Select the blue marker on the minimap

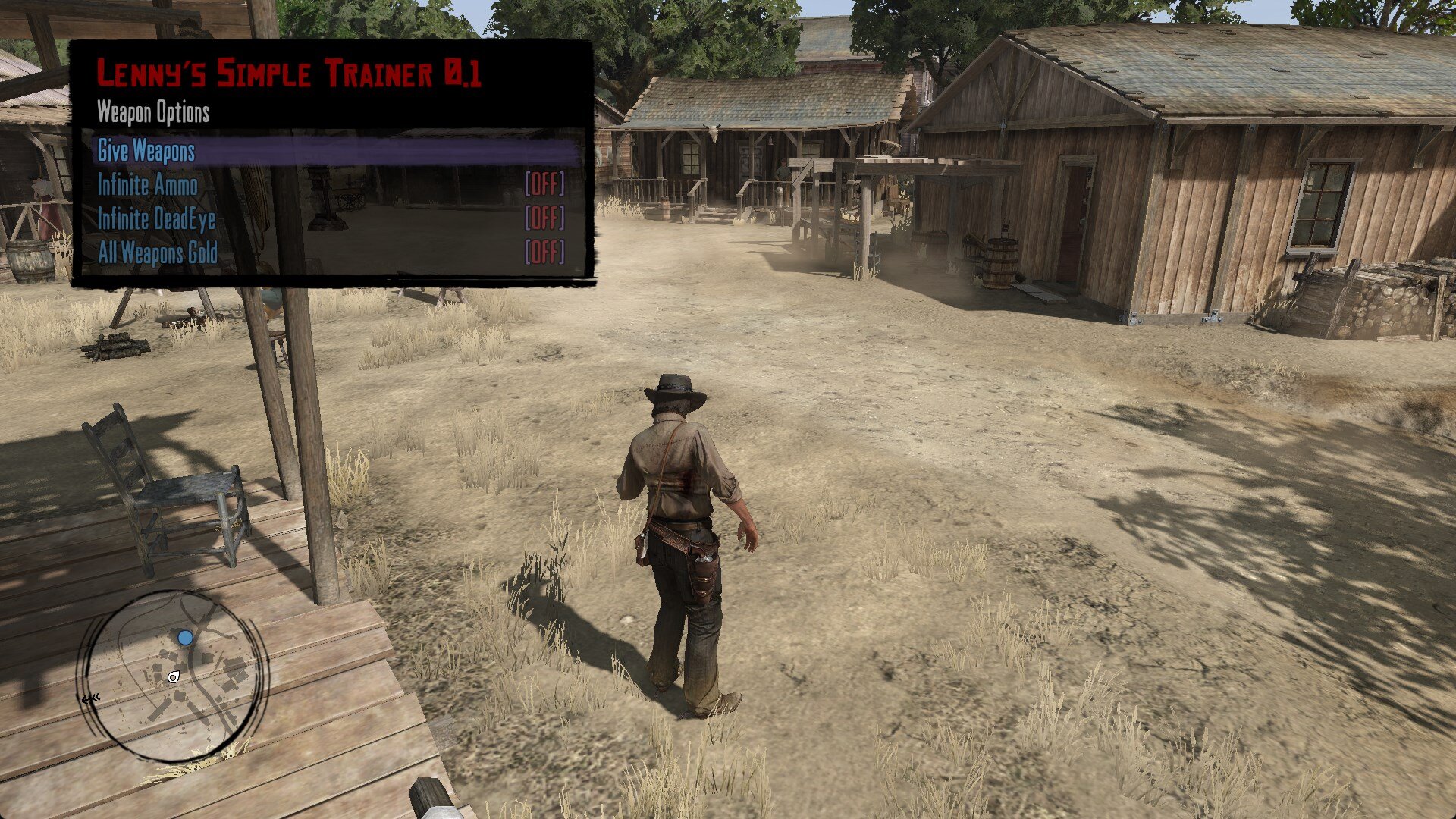click(x=186, y=638)
